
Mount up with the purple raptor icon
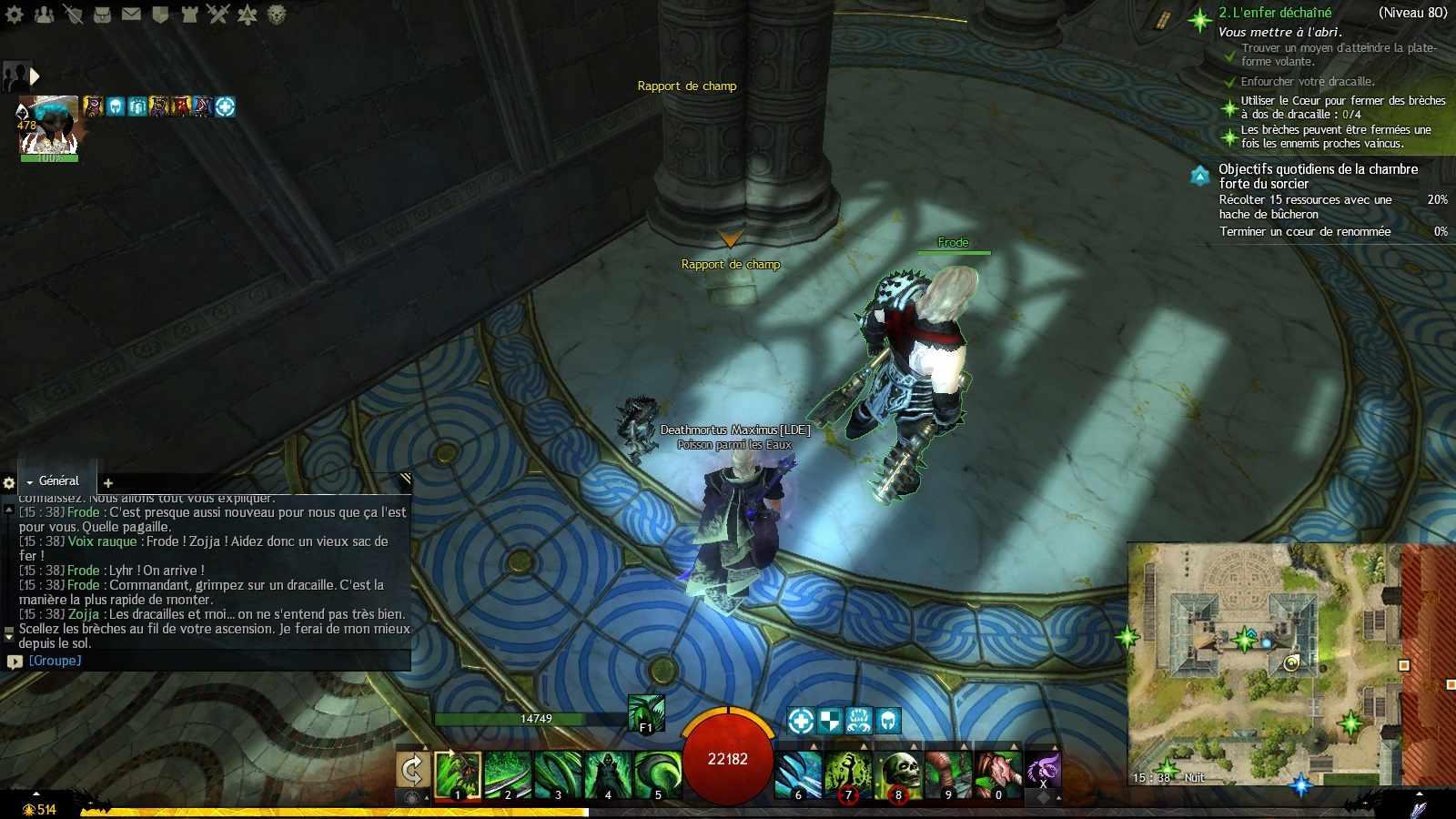tap(1043, 771)
